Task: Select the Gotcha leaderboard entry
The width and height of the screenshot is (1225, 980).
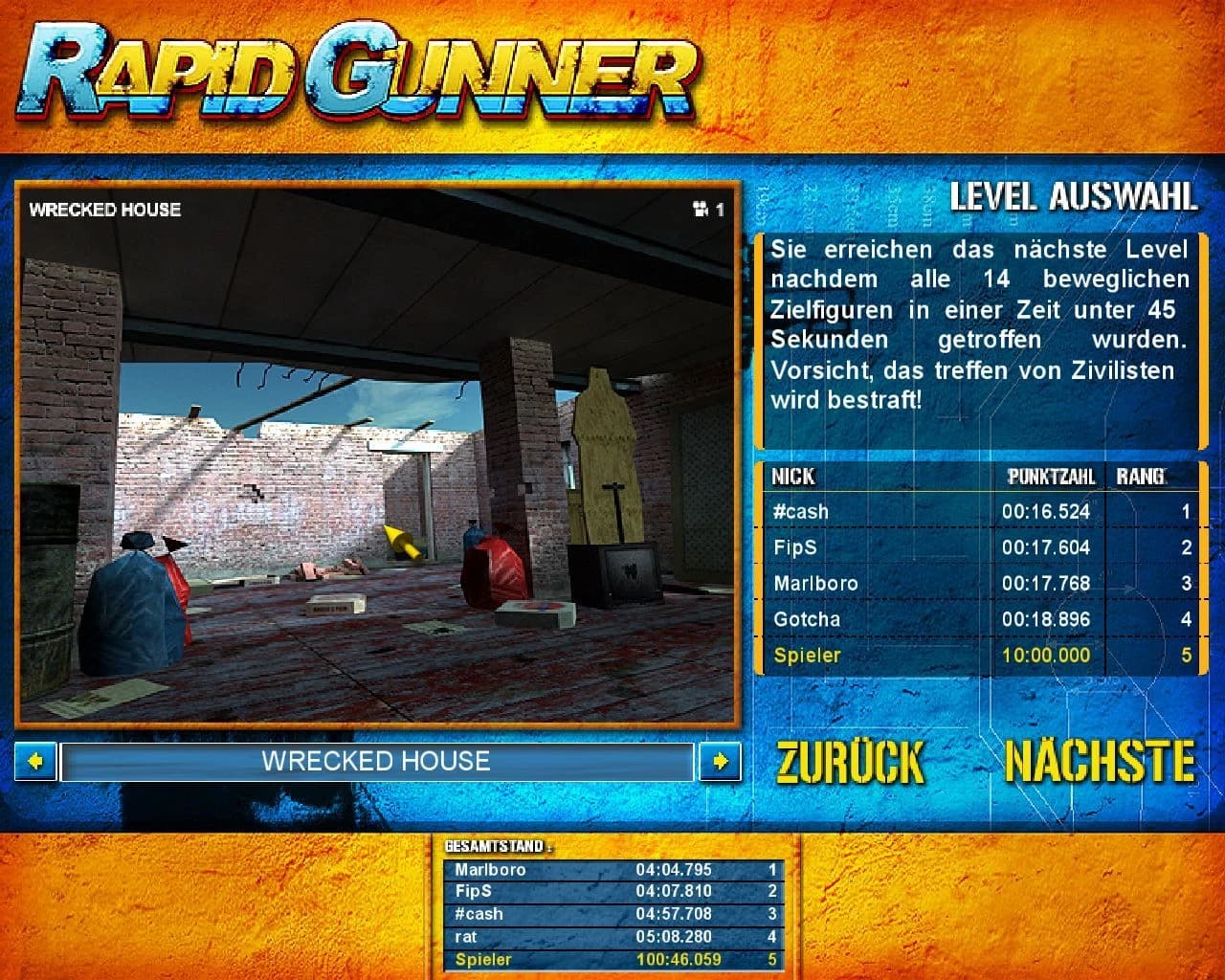Action: tap(974, 619)
